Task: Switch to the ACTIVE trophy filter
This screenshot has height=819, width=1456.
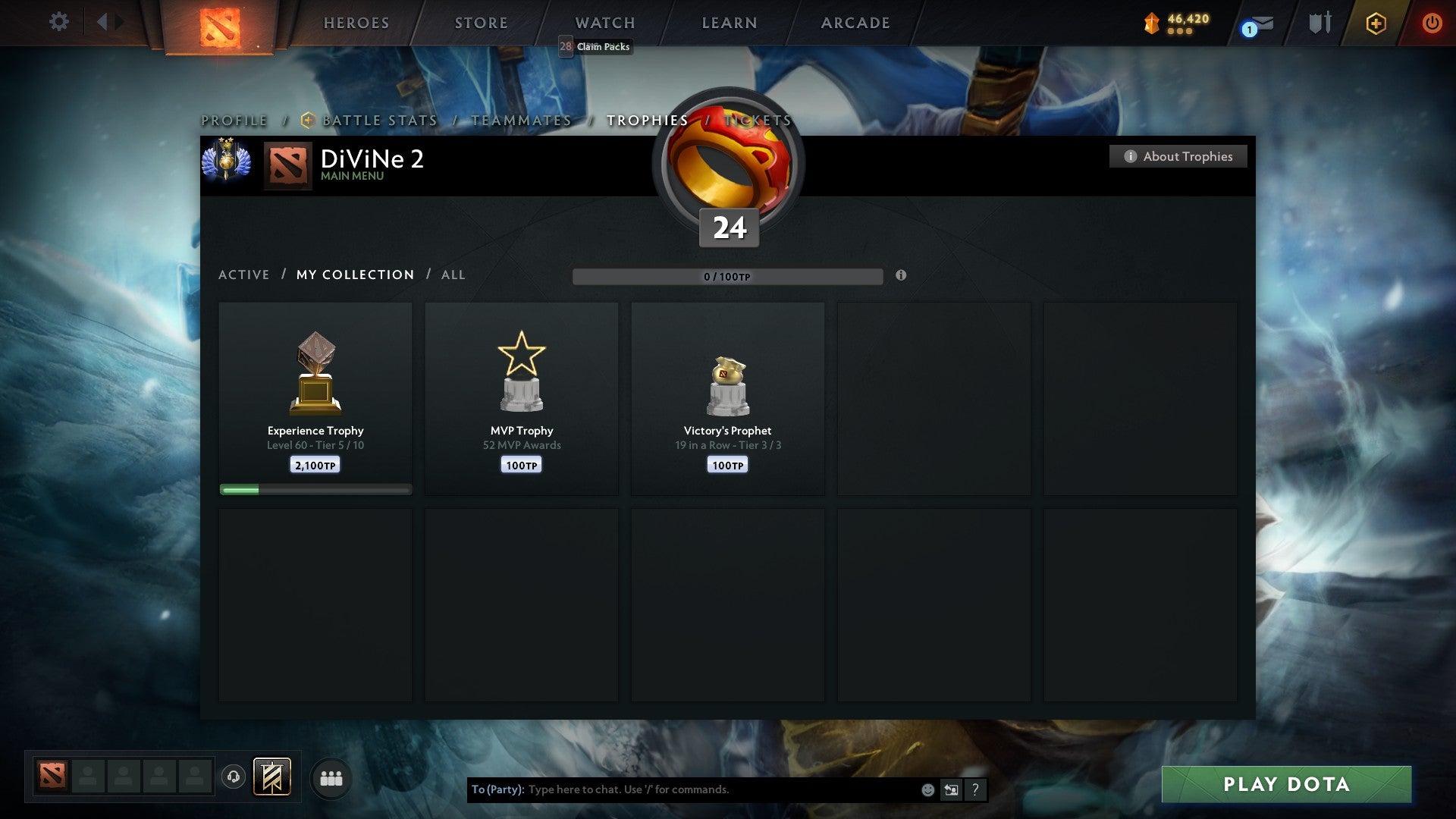Action: (244, 275)
